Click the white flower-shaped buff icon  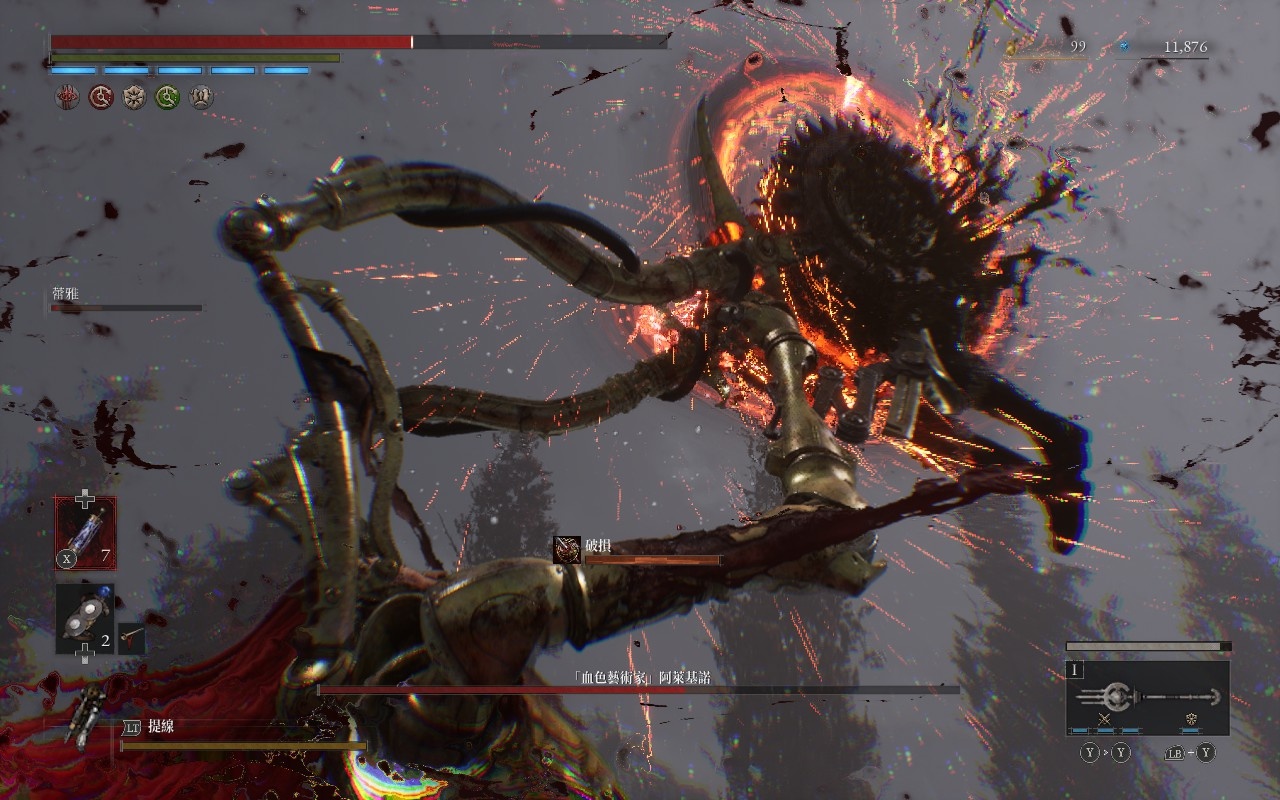pos(134,97)
